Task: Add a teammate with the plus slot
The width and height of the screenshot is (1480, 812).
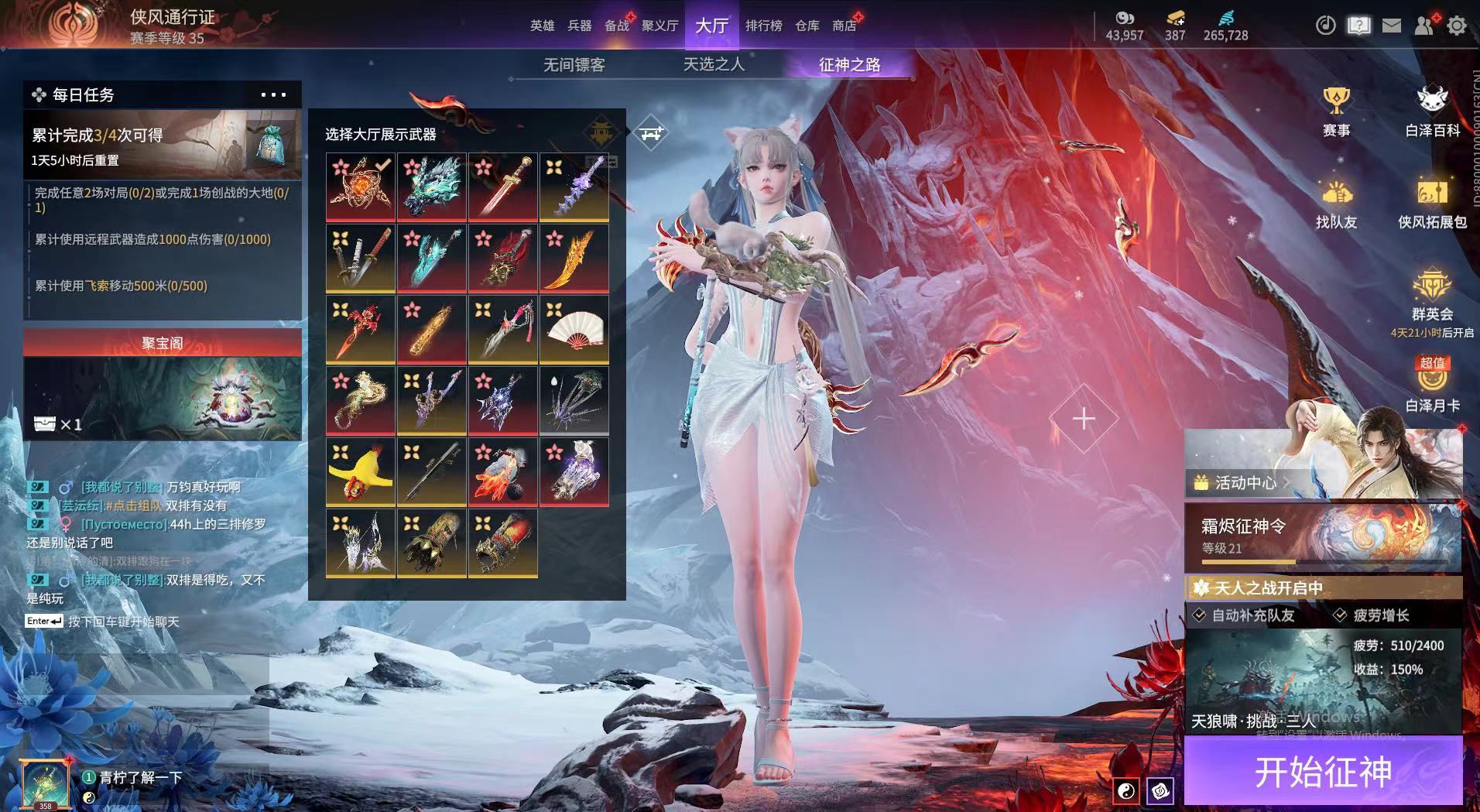Action: pos(1084,419)
